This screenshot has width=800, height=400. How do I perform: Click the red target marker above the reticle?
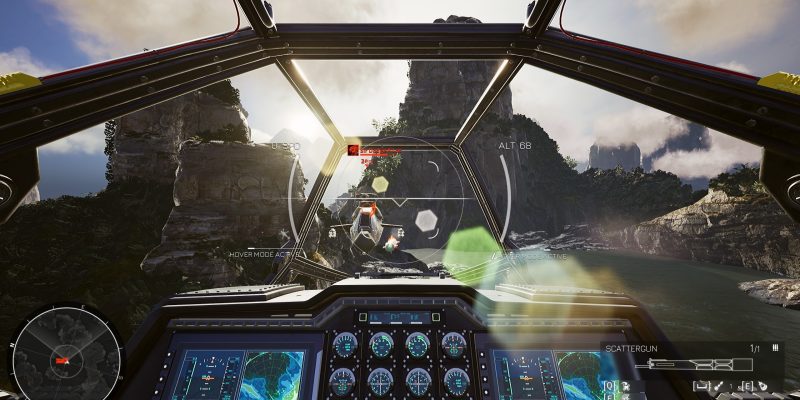point(353,150)
